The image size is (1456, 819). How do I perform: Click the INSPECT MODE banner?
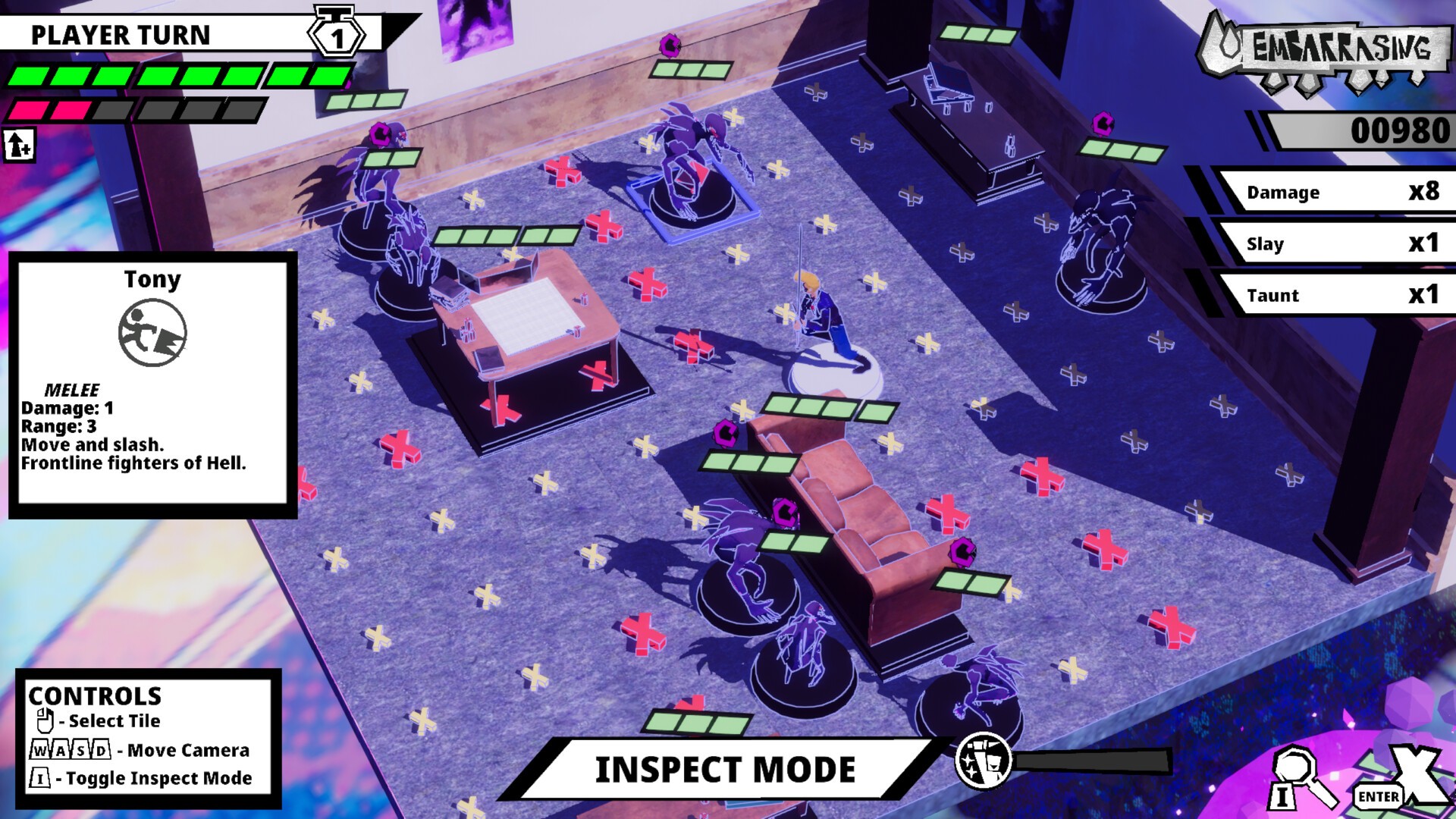728,770
